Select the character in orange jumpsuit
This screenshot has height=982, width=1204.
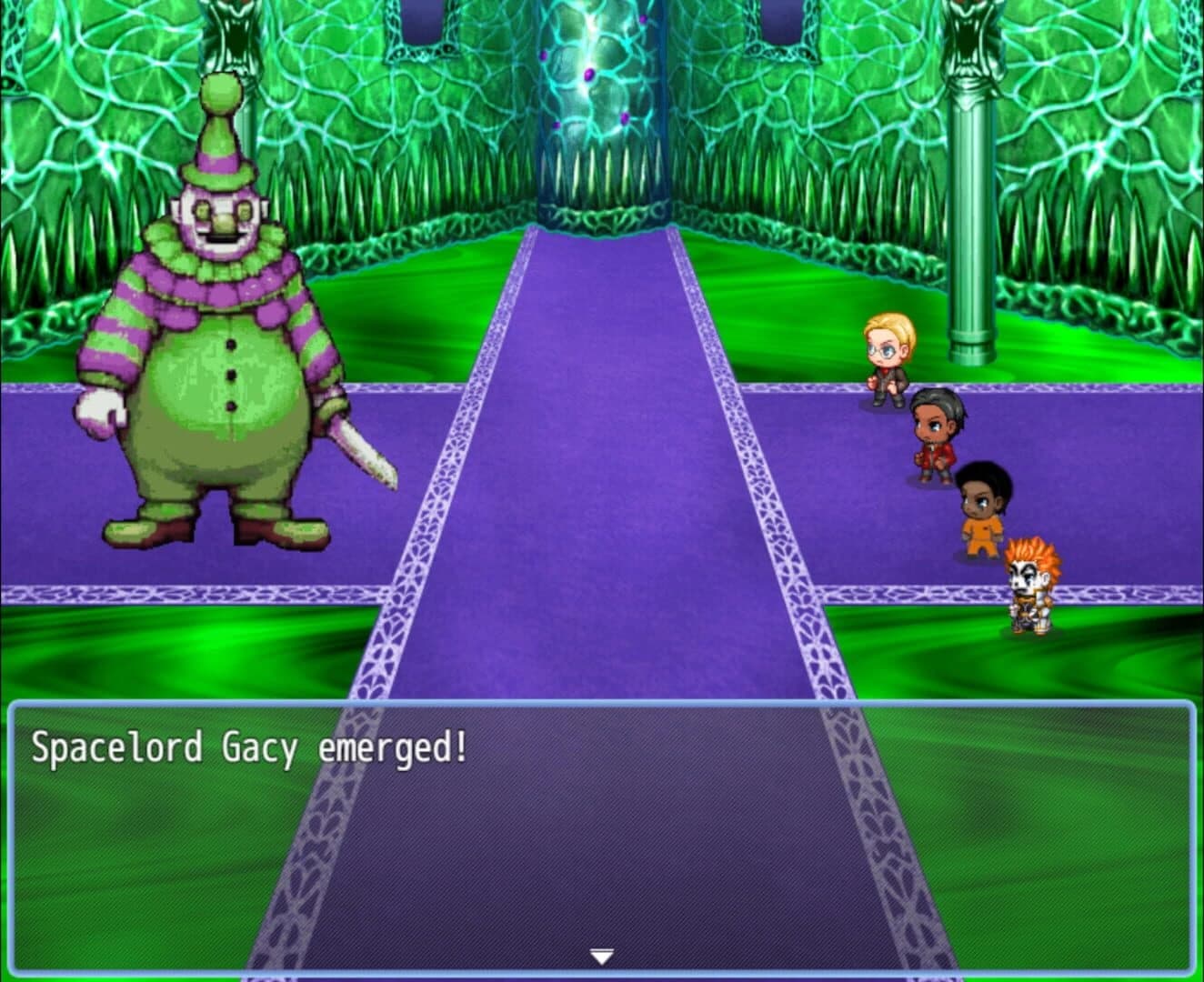984,505
